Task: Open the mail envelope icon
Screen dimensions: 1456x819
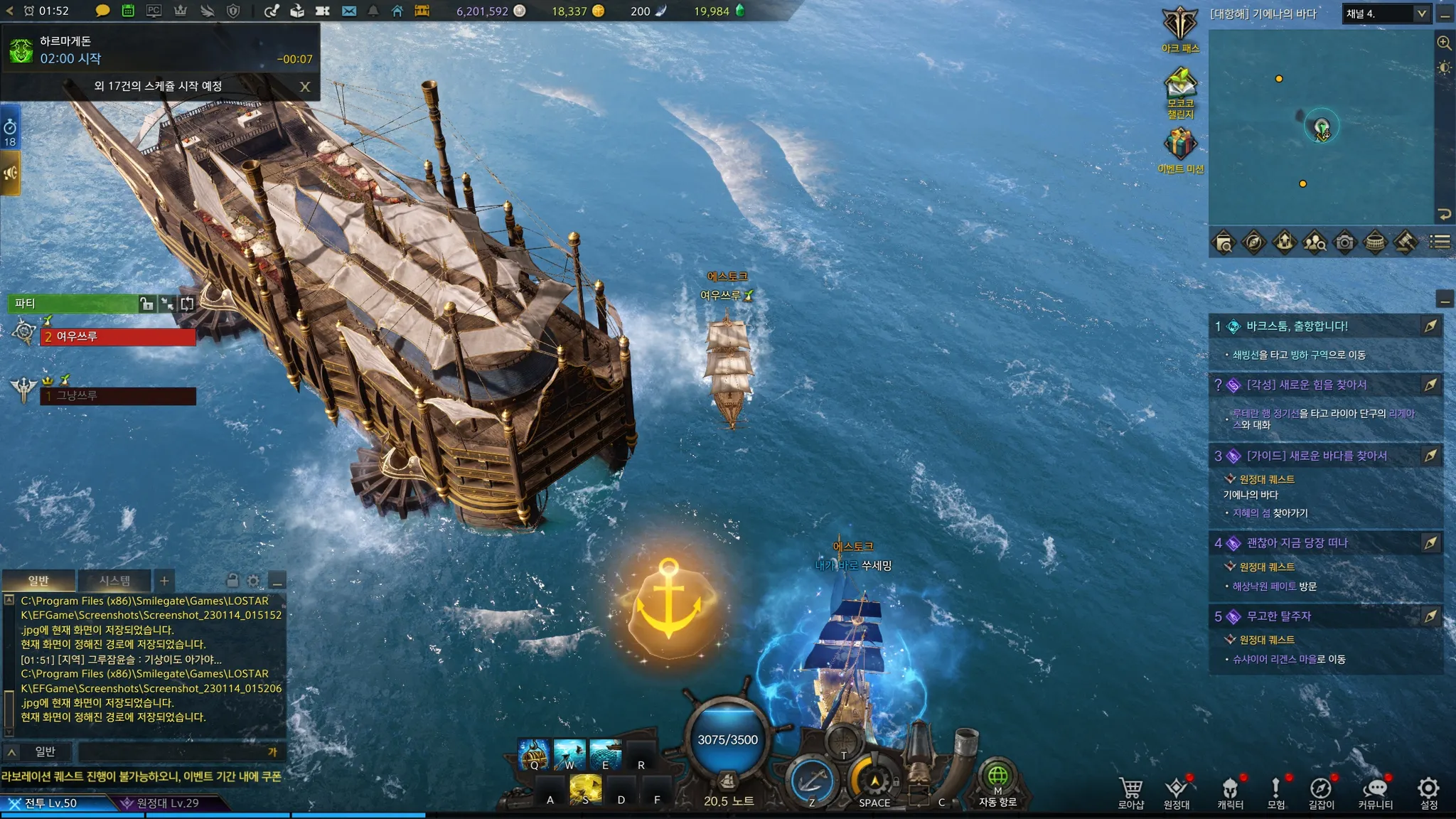Action: point(349,11)
